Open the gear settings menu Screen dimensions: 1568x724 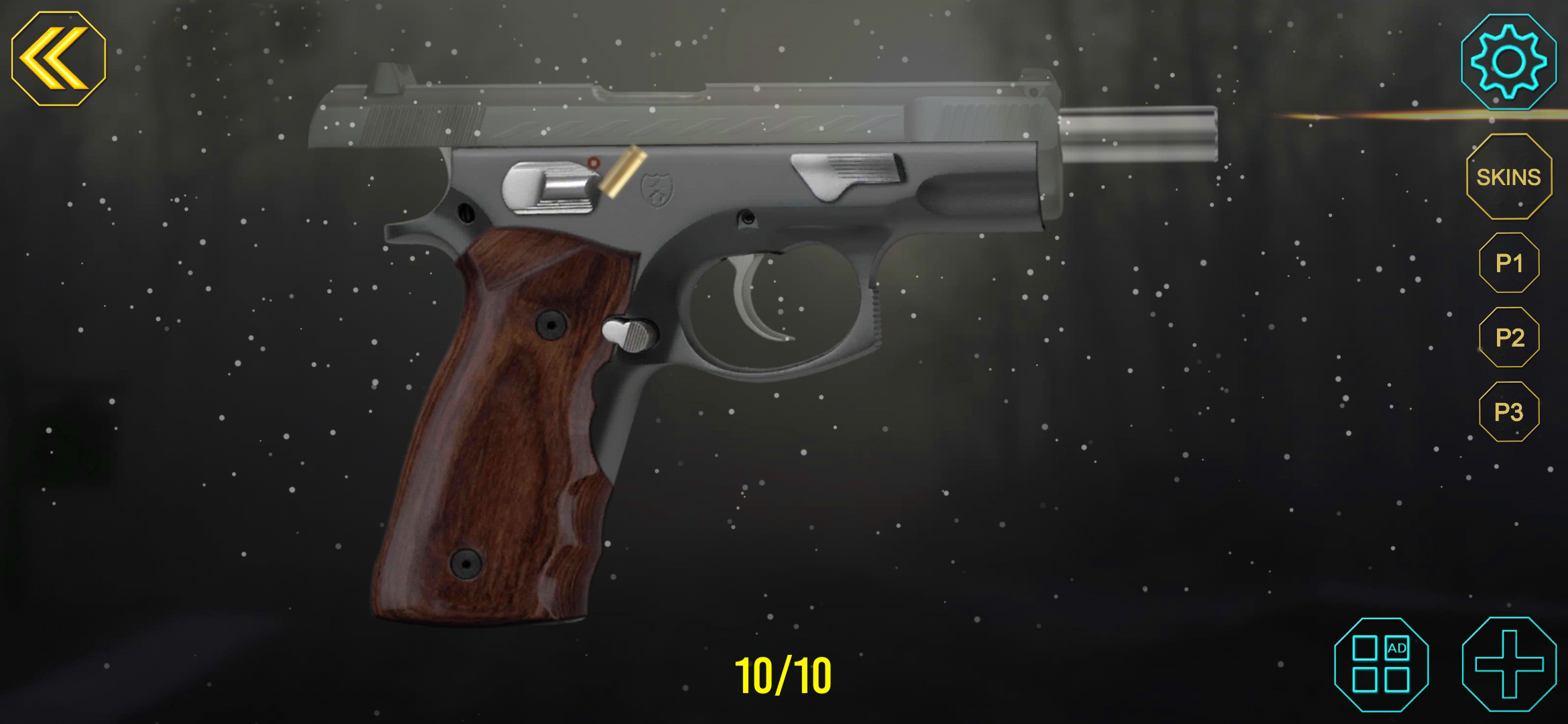[1508, 62]
